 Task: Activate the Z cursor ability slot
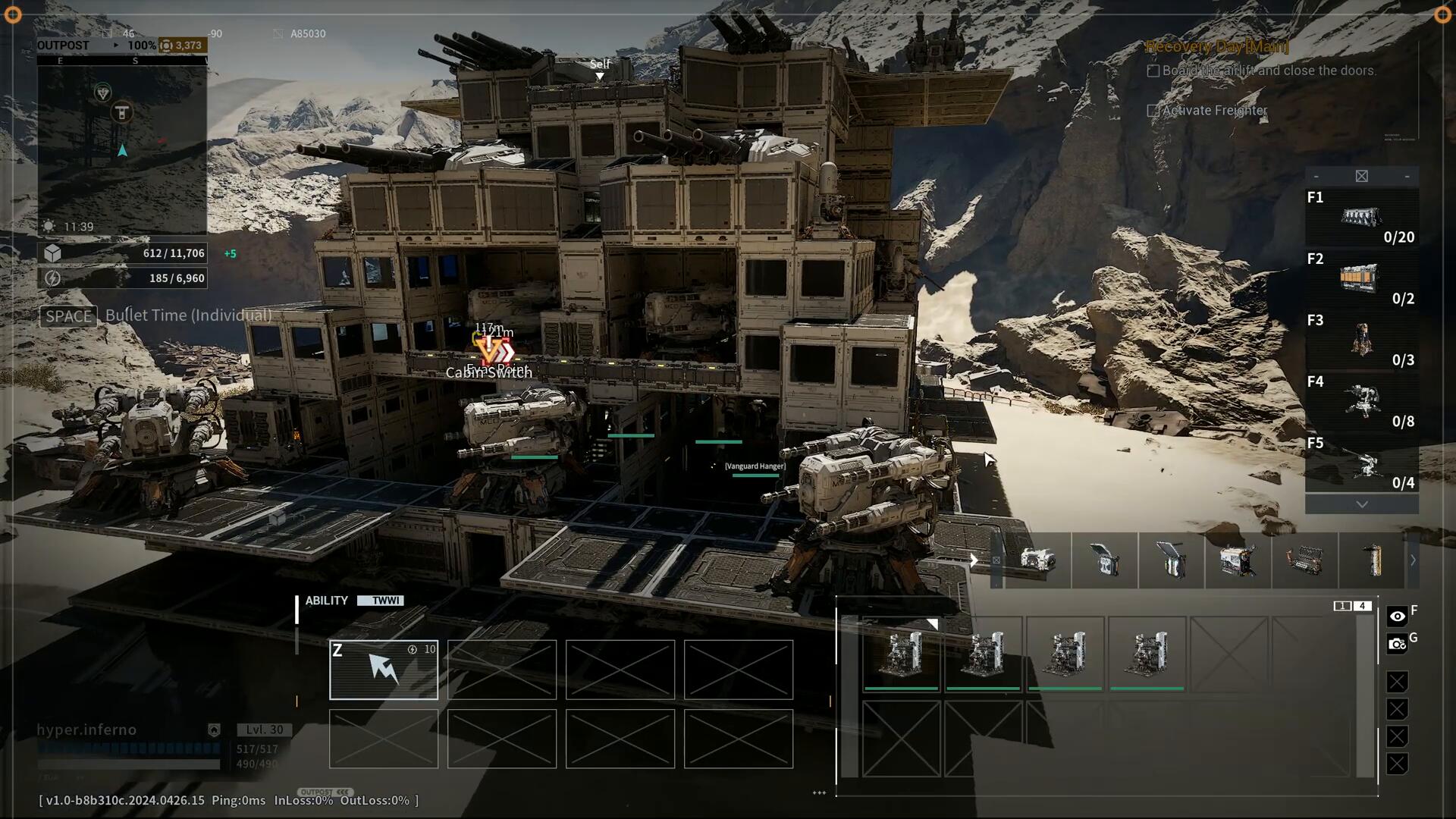[x=384, y=669]
